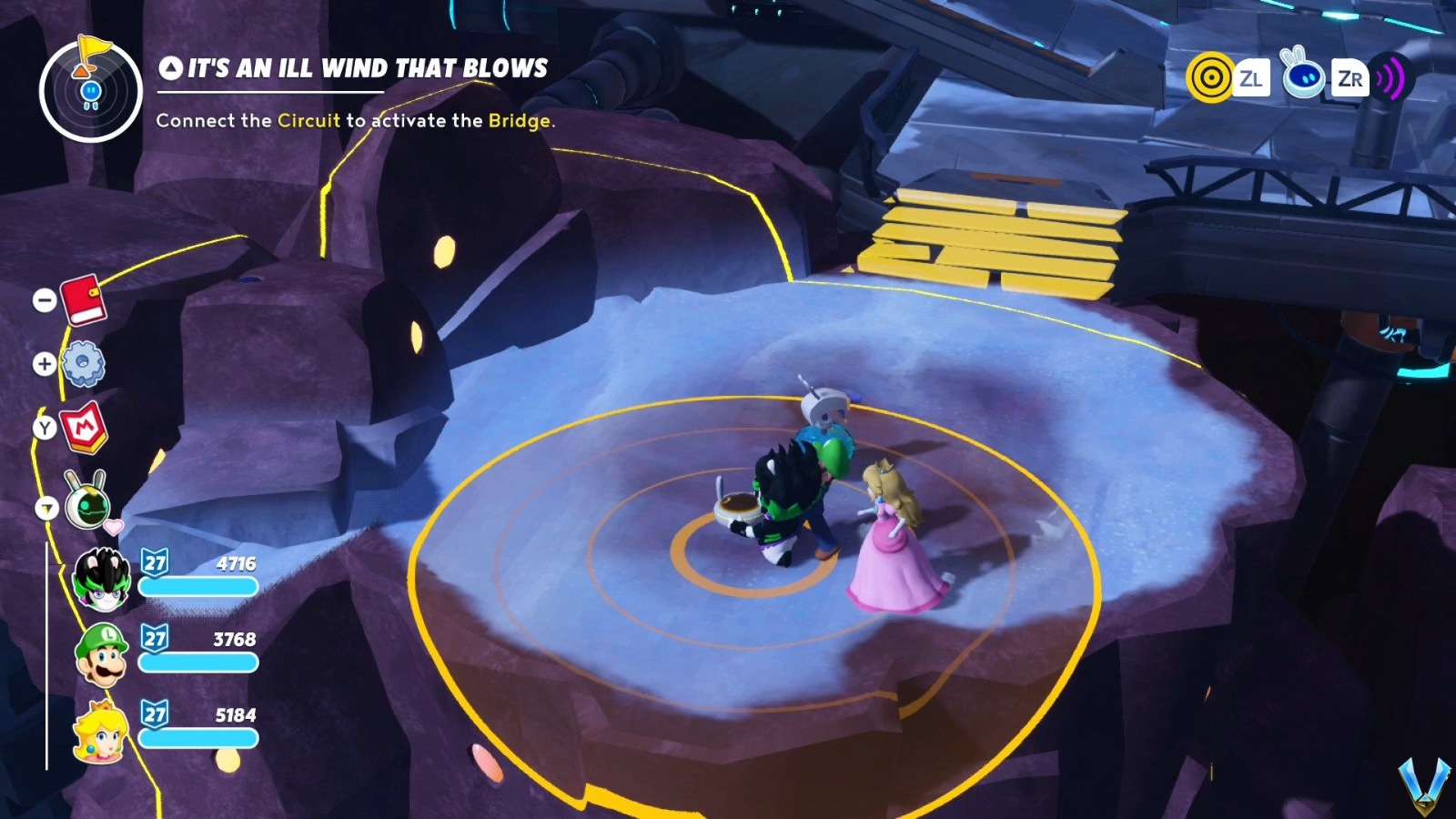Toggle the ZL button indicator

click(1254, 79)
